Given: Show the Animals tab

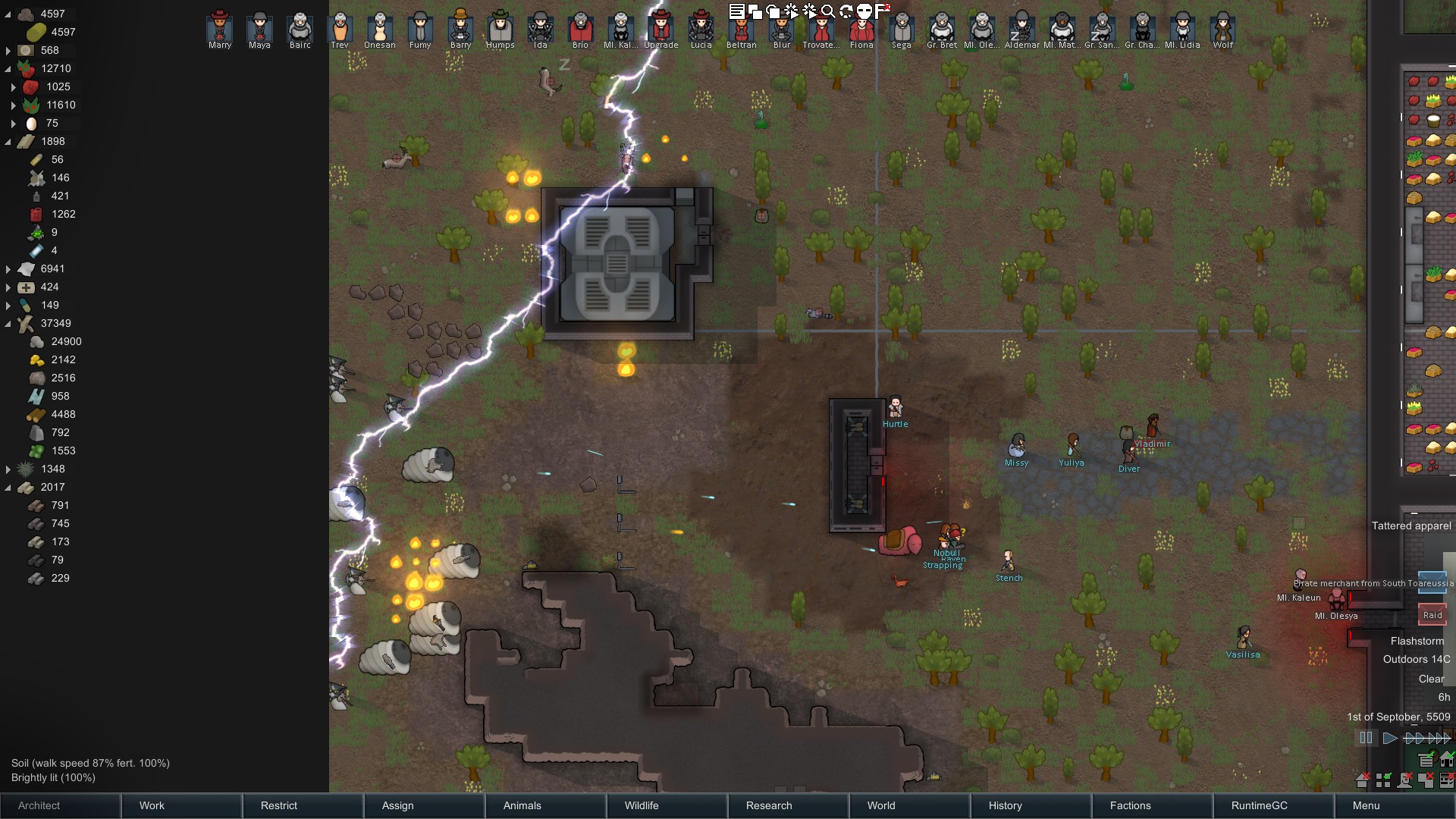Looking at the screenshot, I should 546,805.
